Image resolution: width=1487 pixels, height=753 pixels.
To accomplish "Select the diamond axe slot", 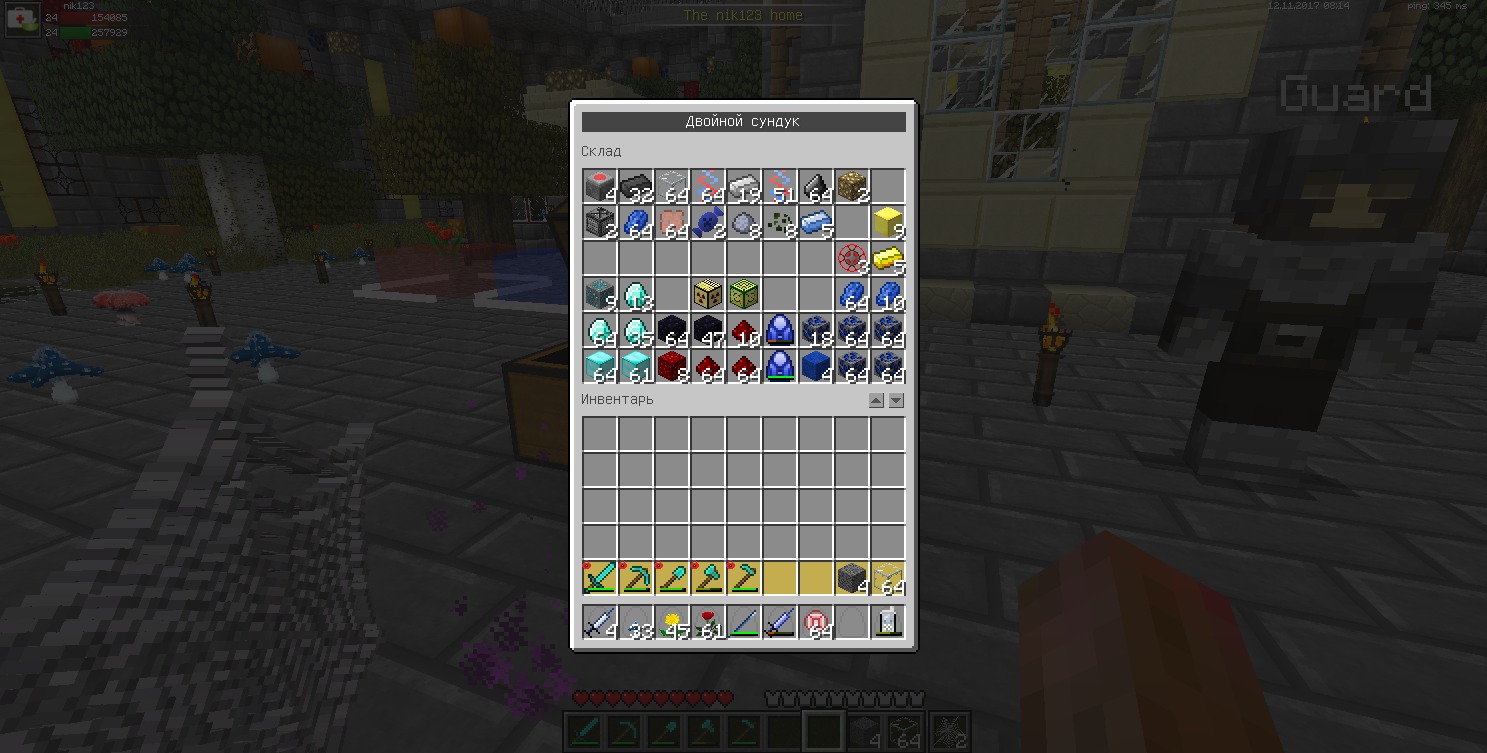I will point(708,578).
